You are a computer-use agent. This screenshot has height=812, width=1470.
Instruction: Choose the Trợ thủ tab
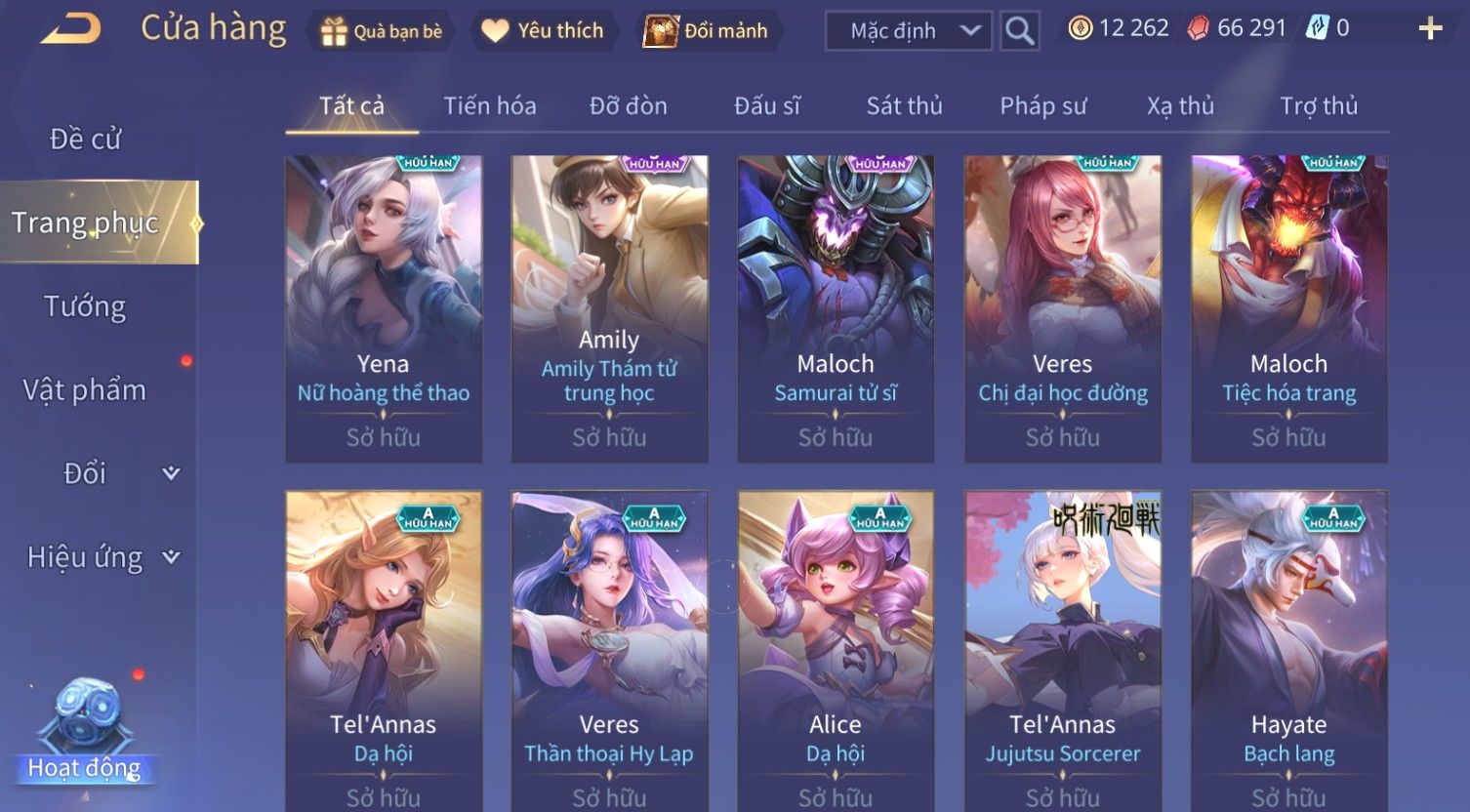(x=1319, y=105)
